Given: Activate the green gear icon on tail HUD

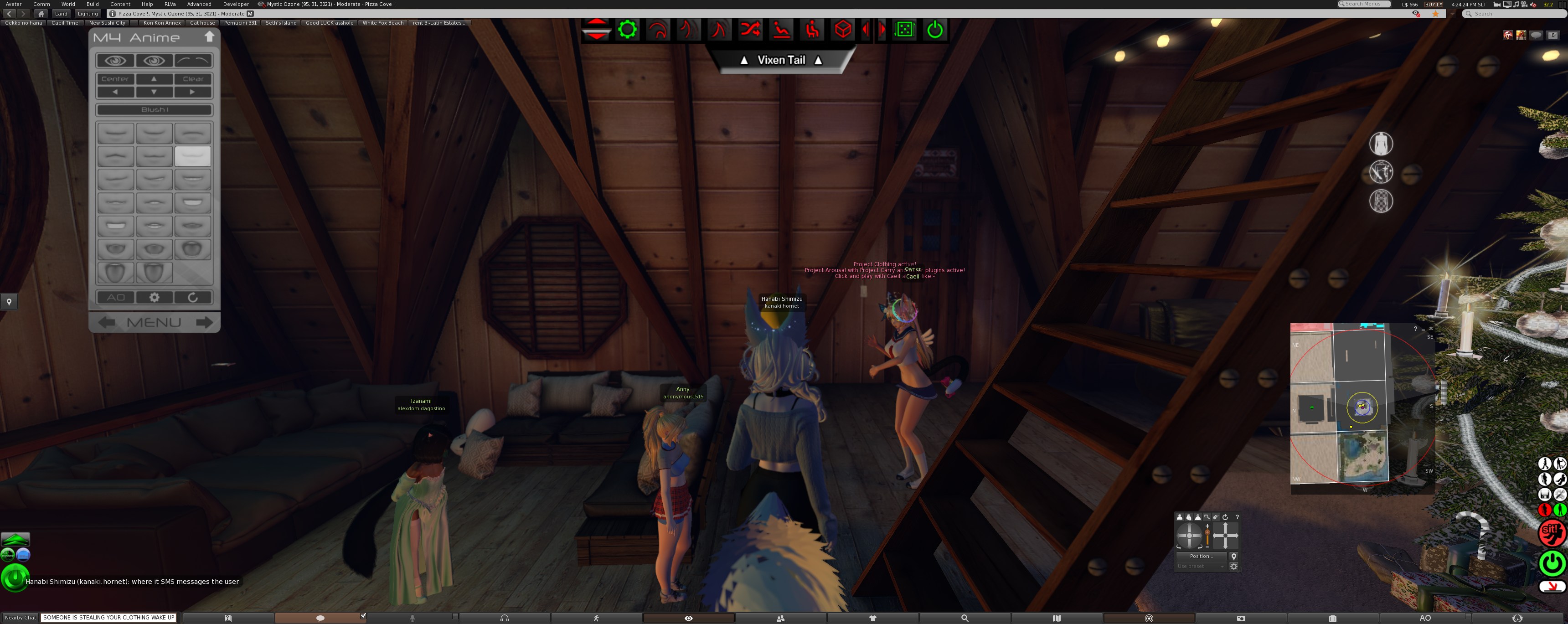Looking at the screenshot, I should tap(628, 29).
